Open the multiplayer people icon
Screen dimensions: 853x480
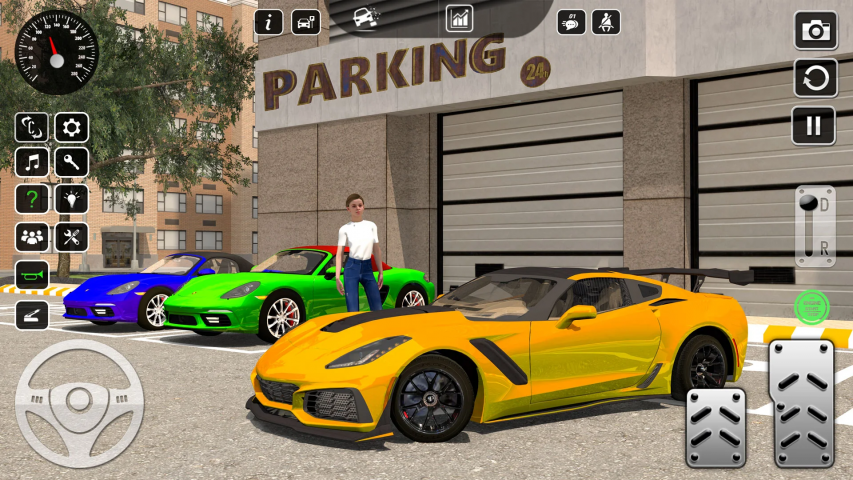[33, 237]
